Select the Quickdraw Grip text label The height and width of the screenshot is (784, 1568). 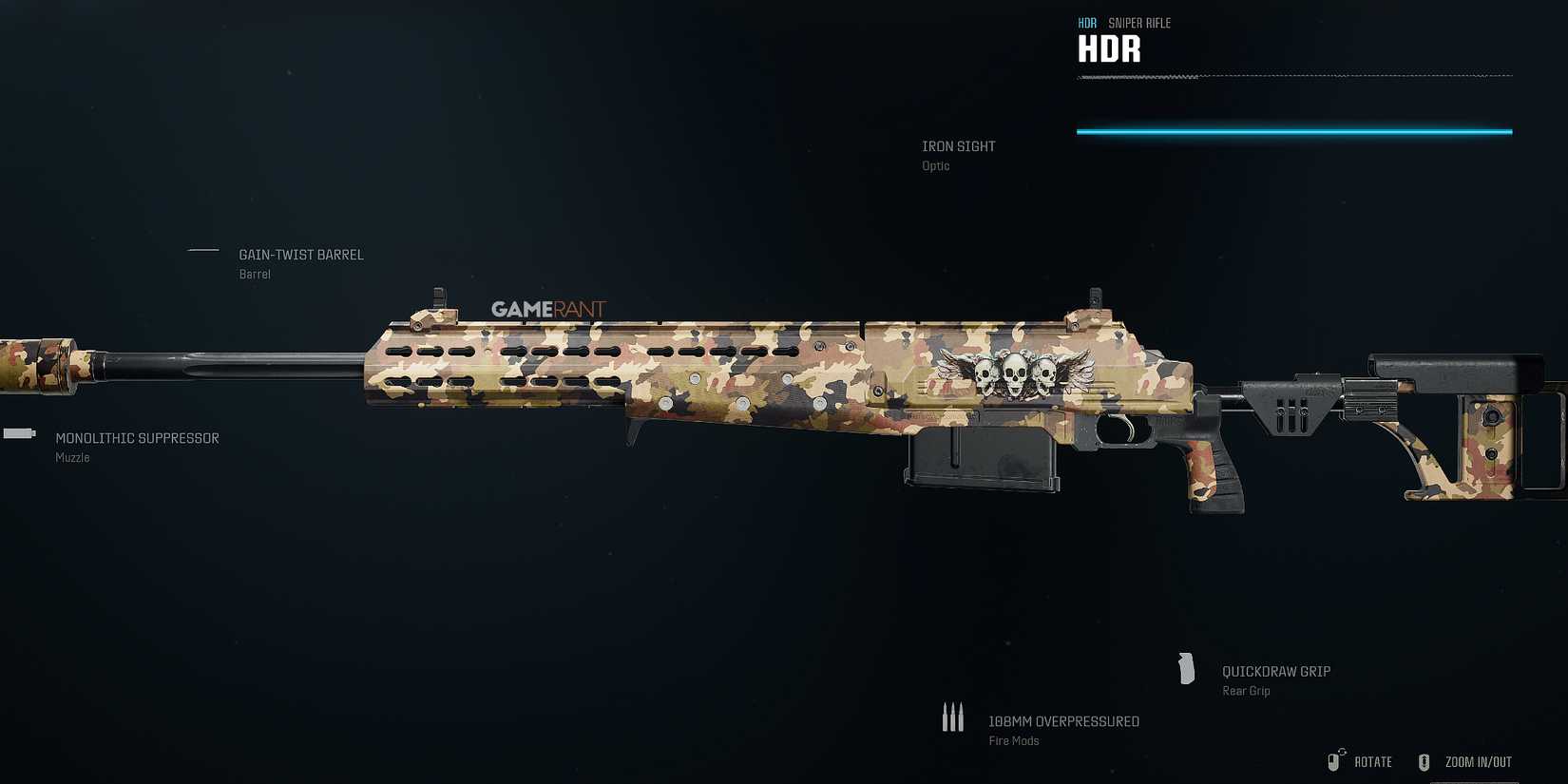click(1276, 671)
